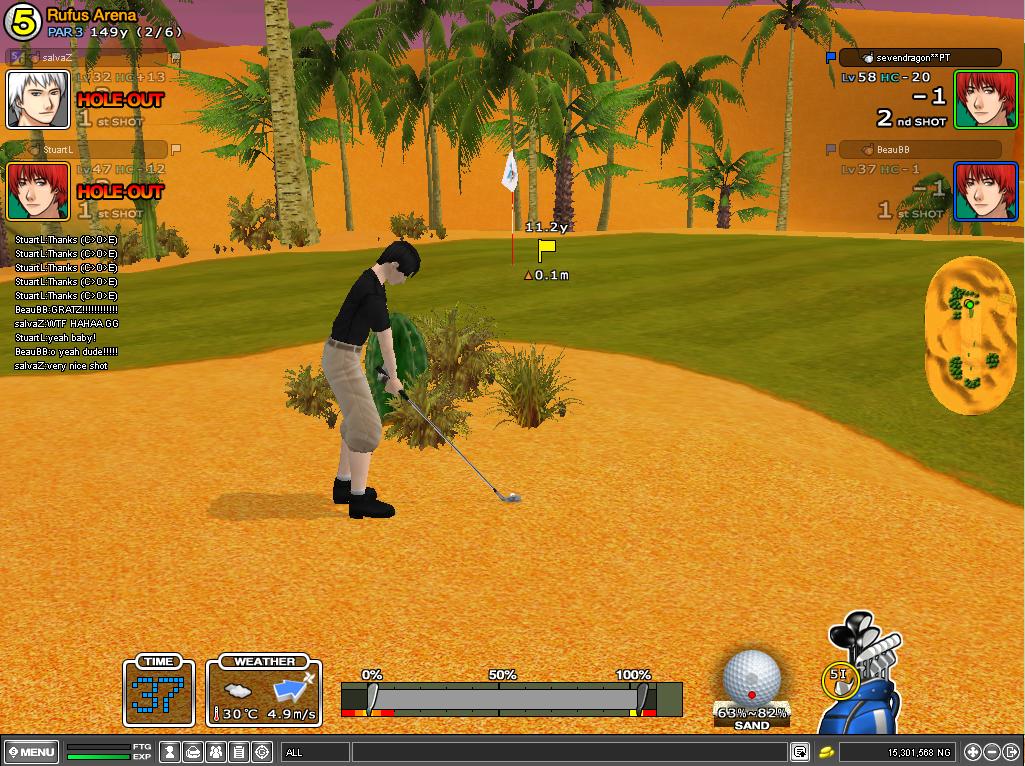Click the shot power gauge bar
The width and height of the screenshot is (1025, 766).
(x=510, y=698)
